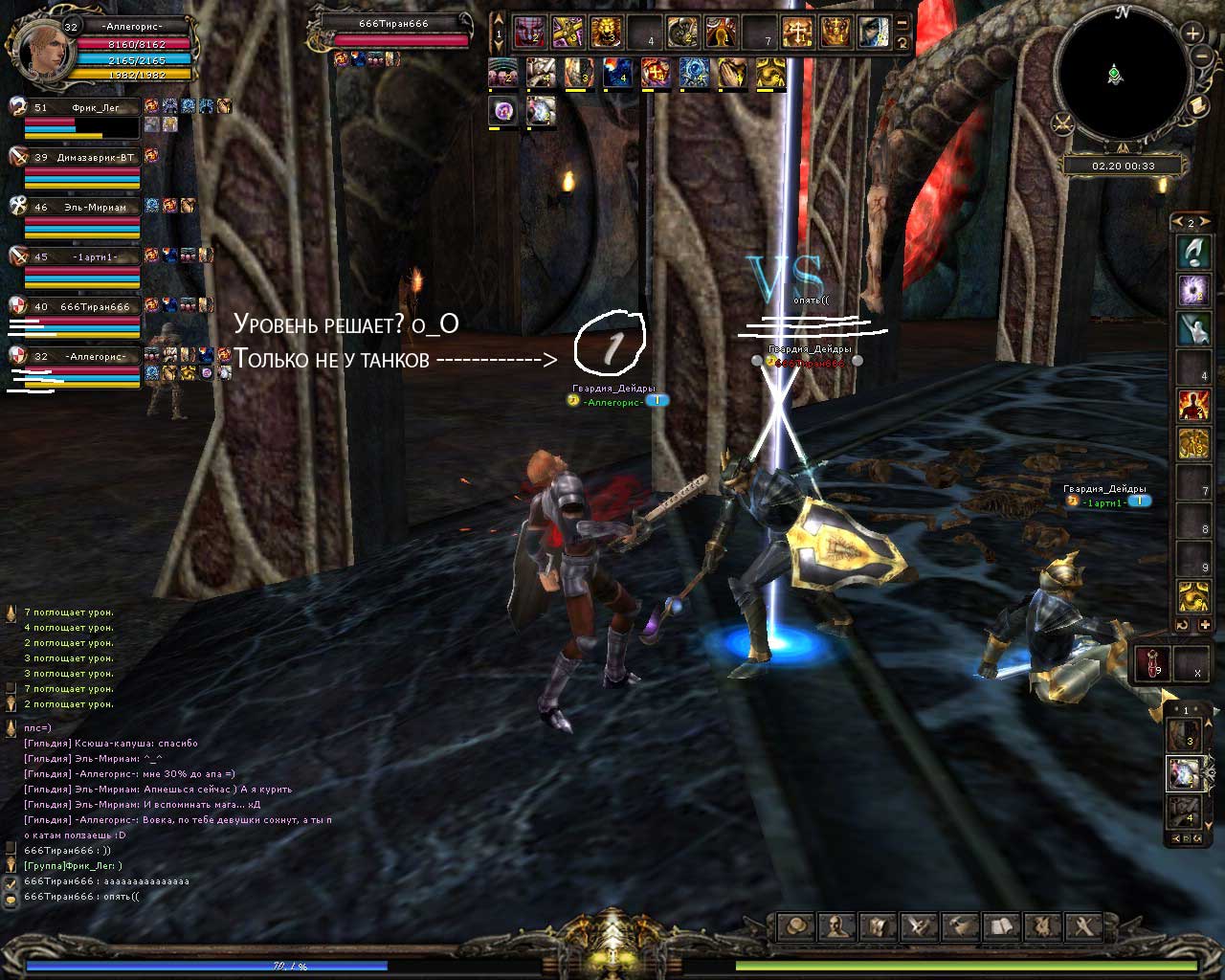The width and height of the screenshot is (1225, 980).
Task: Open the character bust menu button
Action: [x=836, y=926]
